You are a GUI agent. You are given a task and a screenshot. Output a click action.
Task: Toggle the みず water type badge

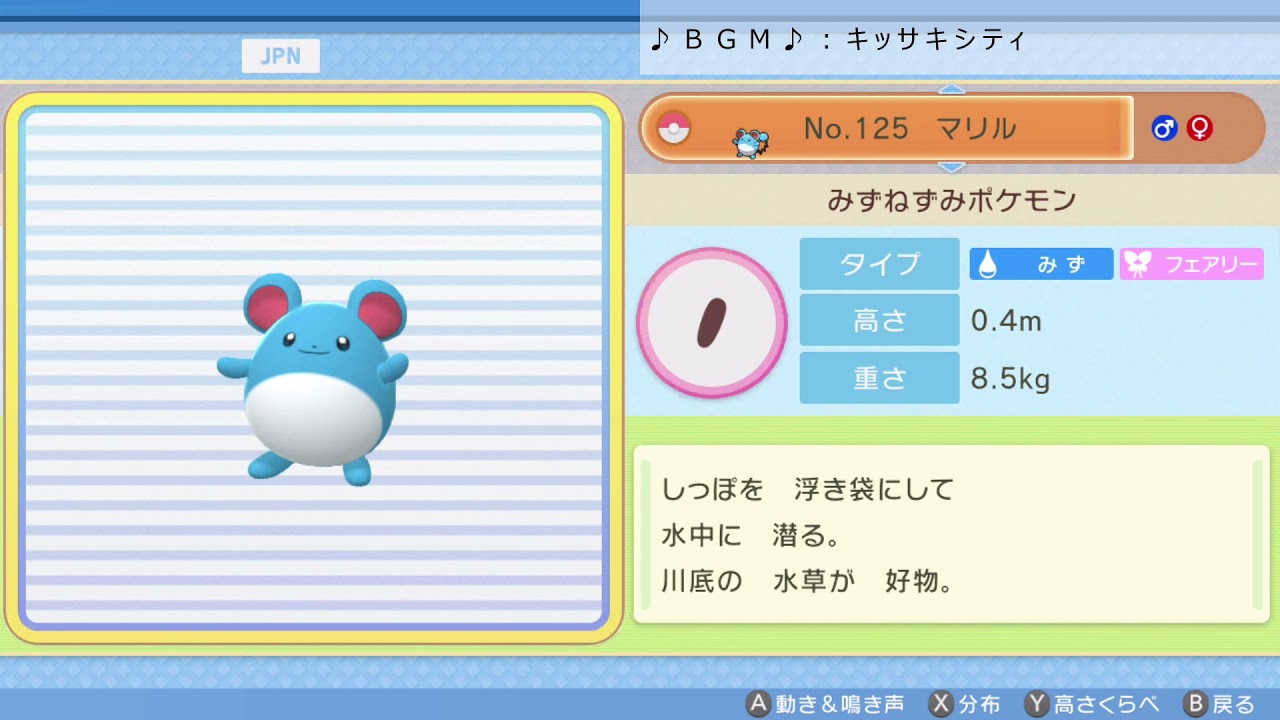tap(1041, 264)
